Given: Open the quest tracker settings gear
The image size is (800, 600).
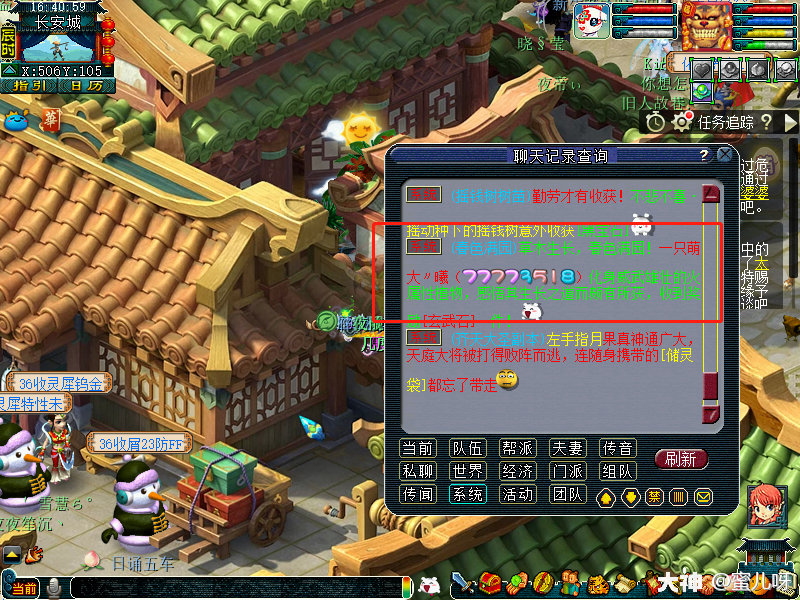Looking at the screenshot, I should click(x=683, y=122).
